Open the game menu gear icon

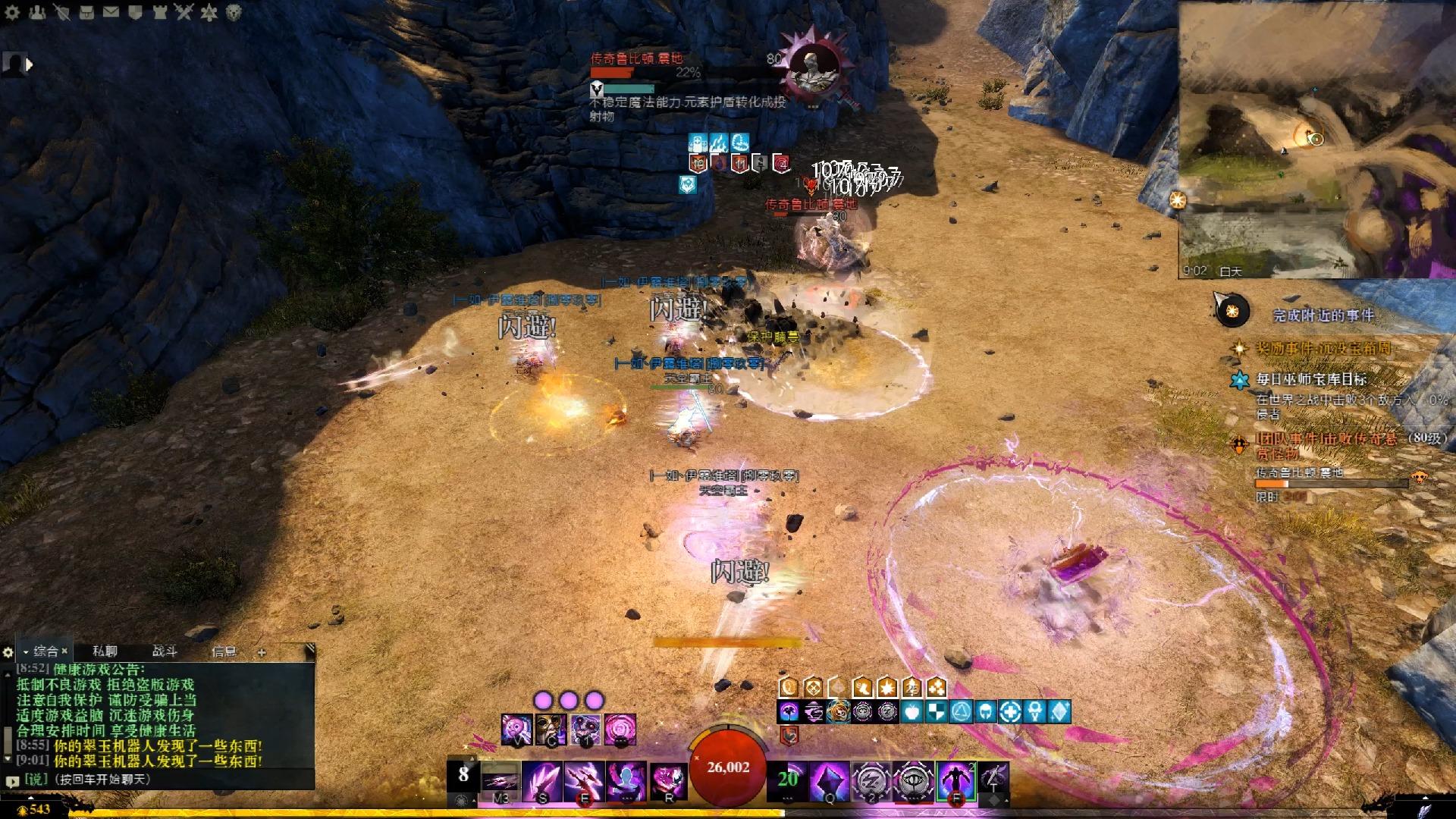[12, 12]
